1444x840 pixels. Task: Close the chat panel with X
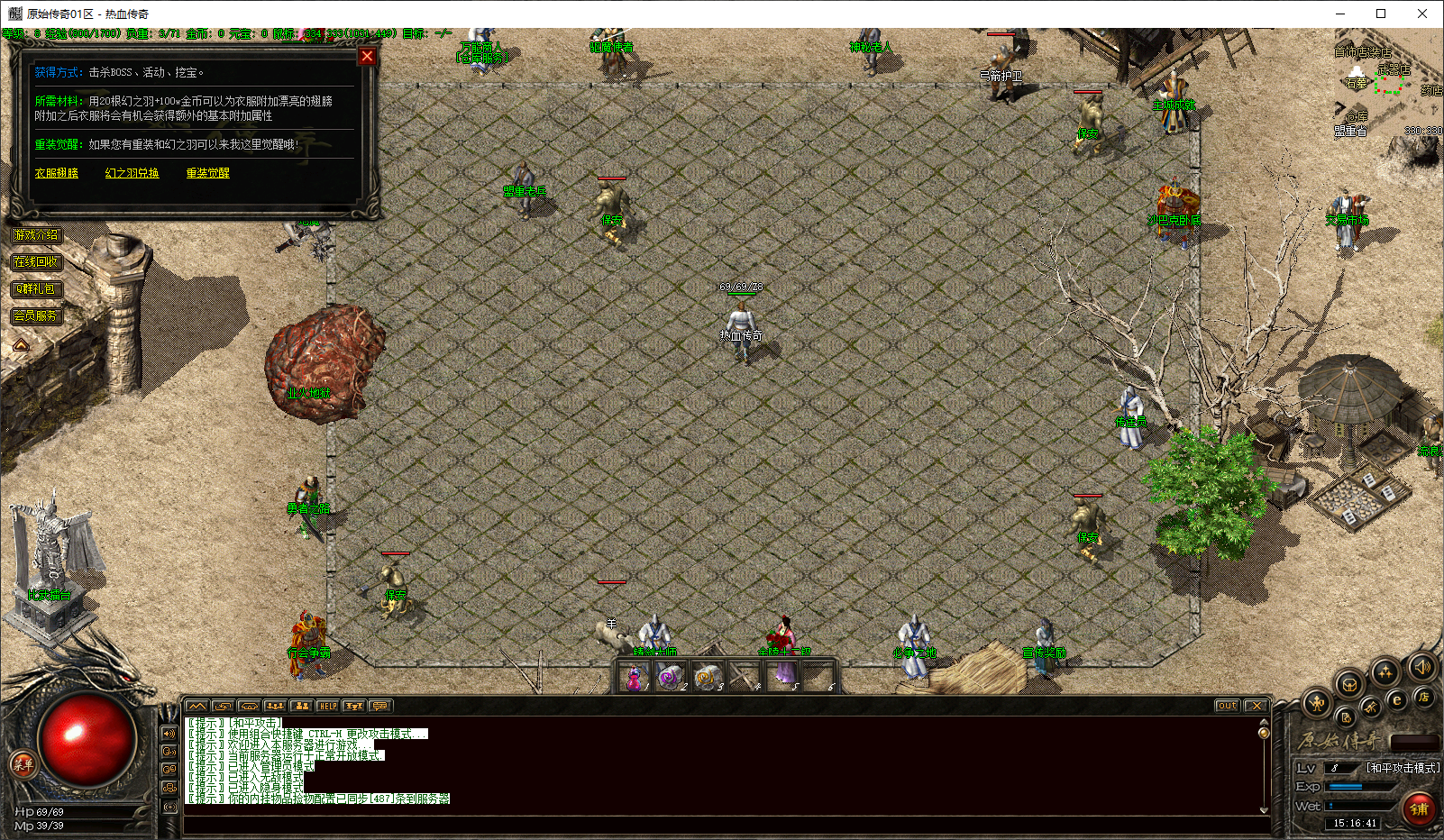(1256, 706)
